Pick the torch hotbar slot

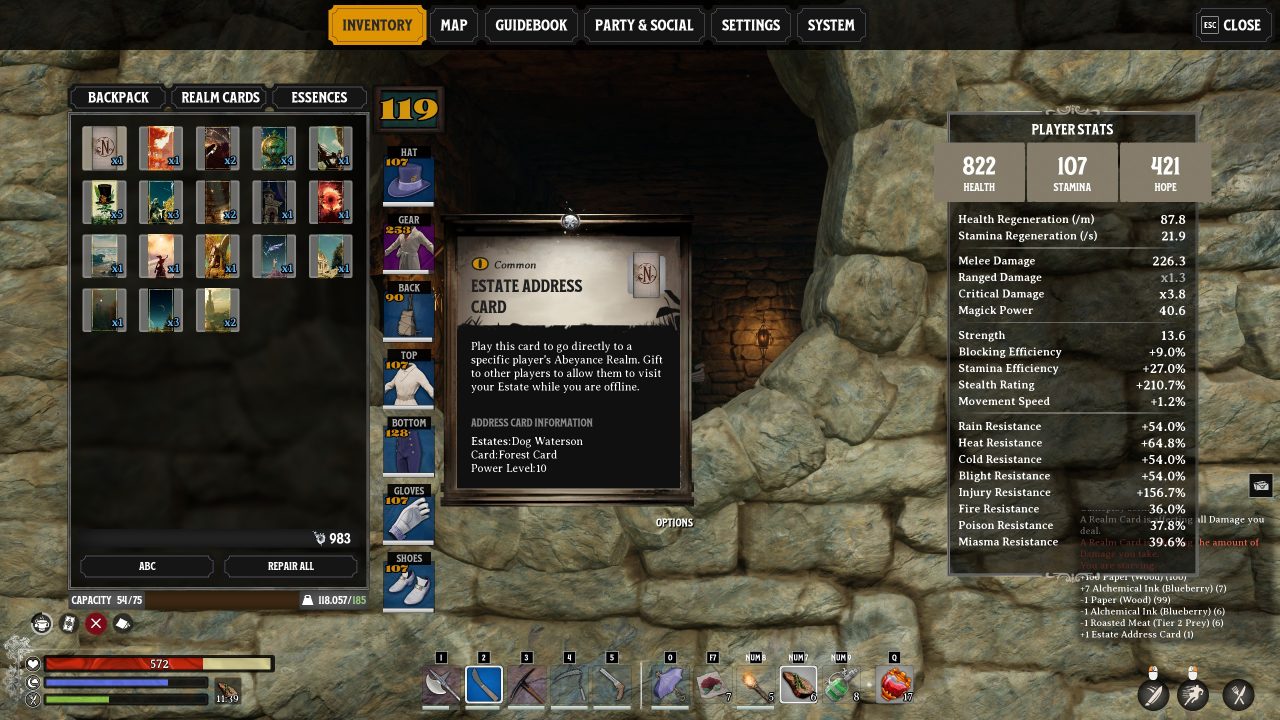[x=755, y=685]
